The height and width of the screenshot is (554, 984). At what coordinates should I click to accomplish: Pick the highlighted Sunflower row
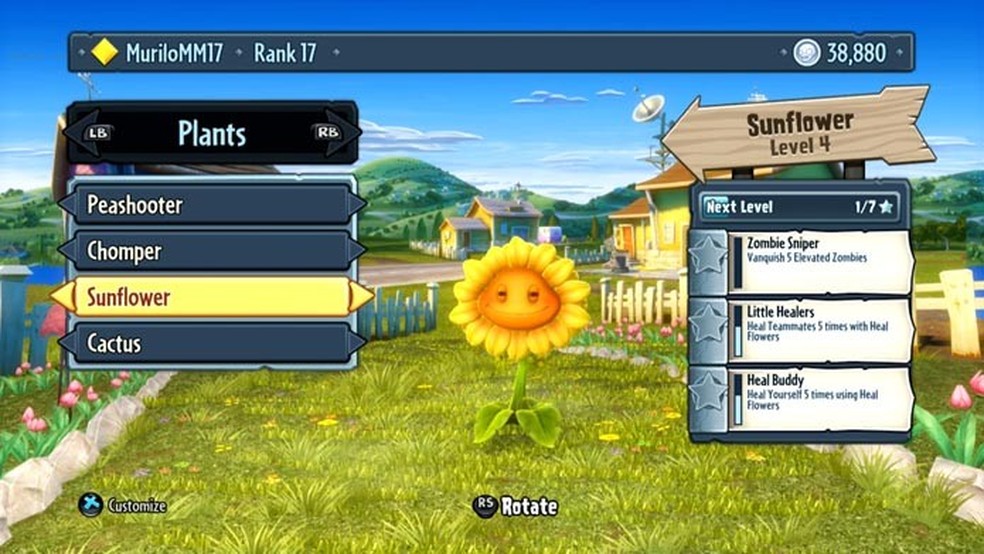tap(211, 297)
